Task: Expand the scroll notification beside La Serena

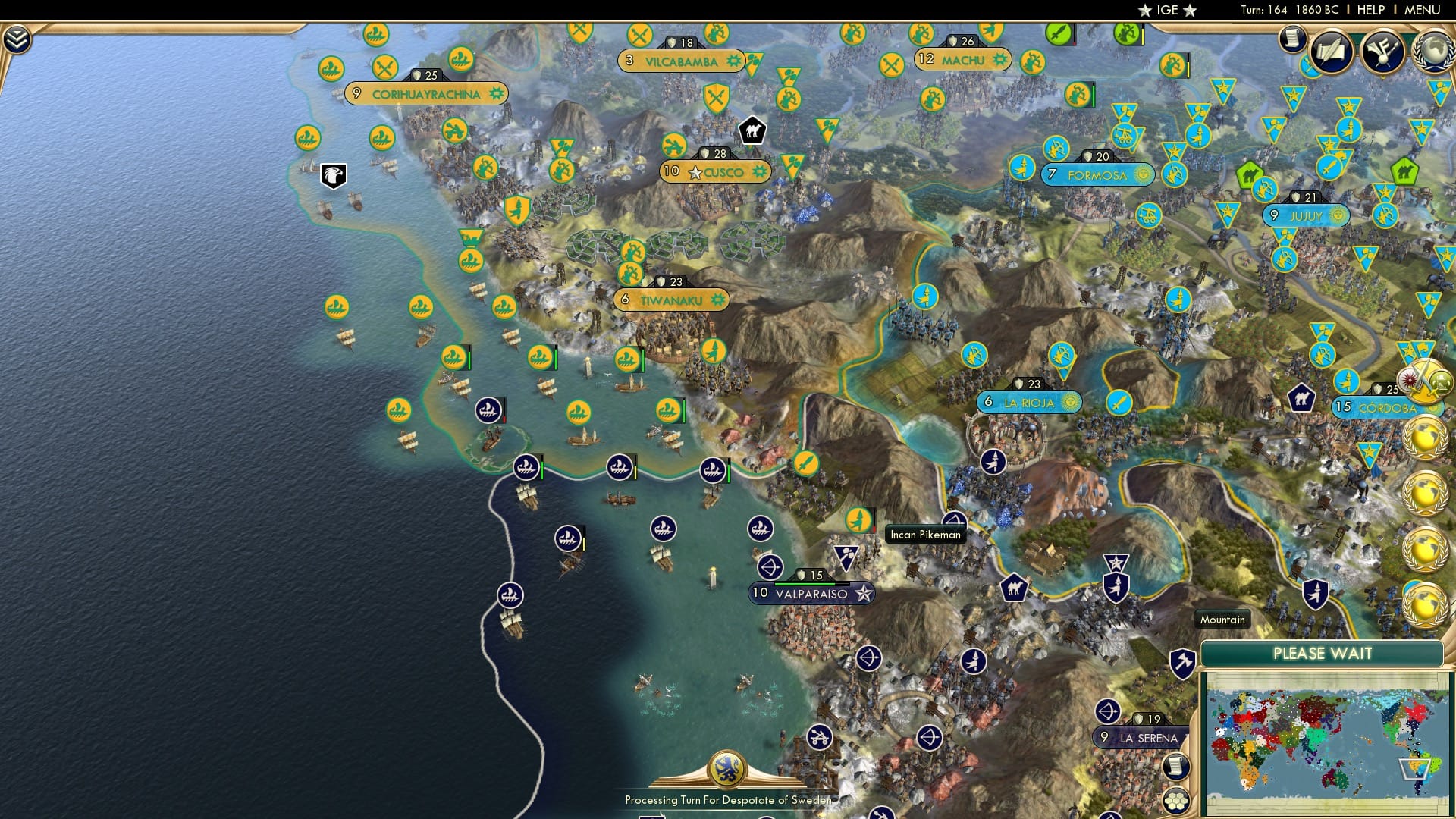Action: [x=1175, y=766]
